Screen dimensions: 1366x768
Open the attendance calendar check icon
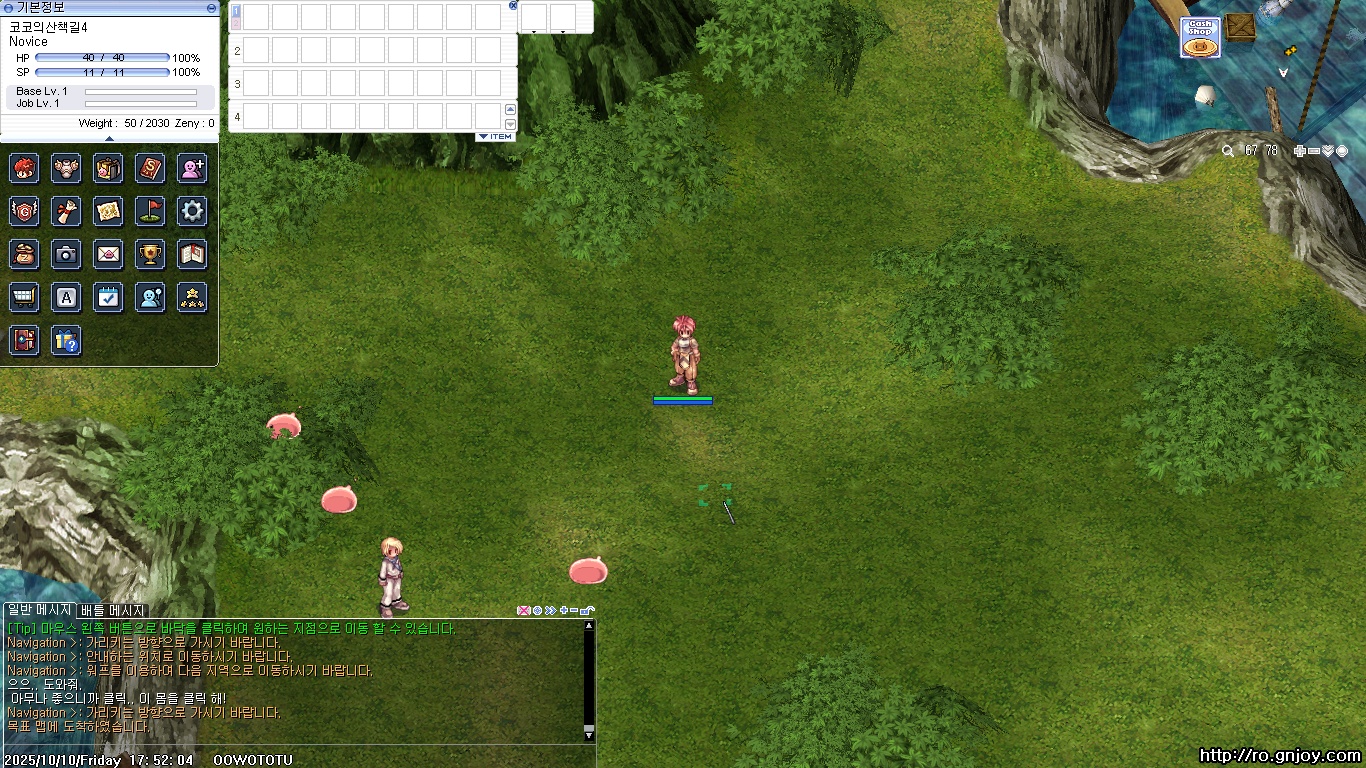tap(108, 297)
